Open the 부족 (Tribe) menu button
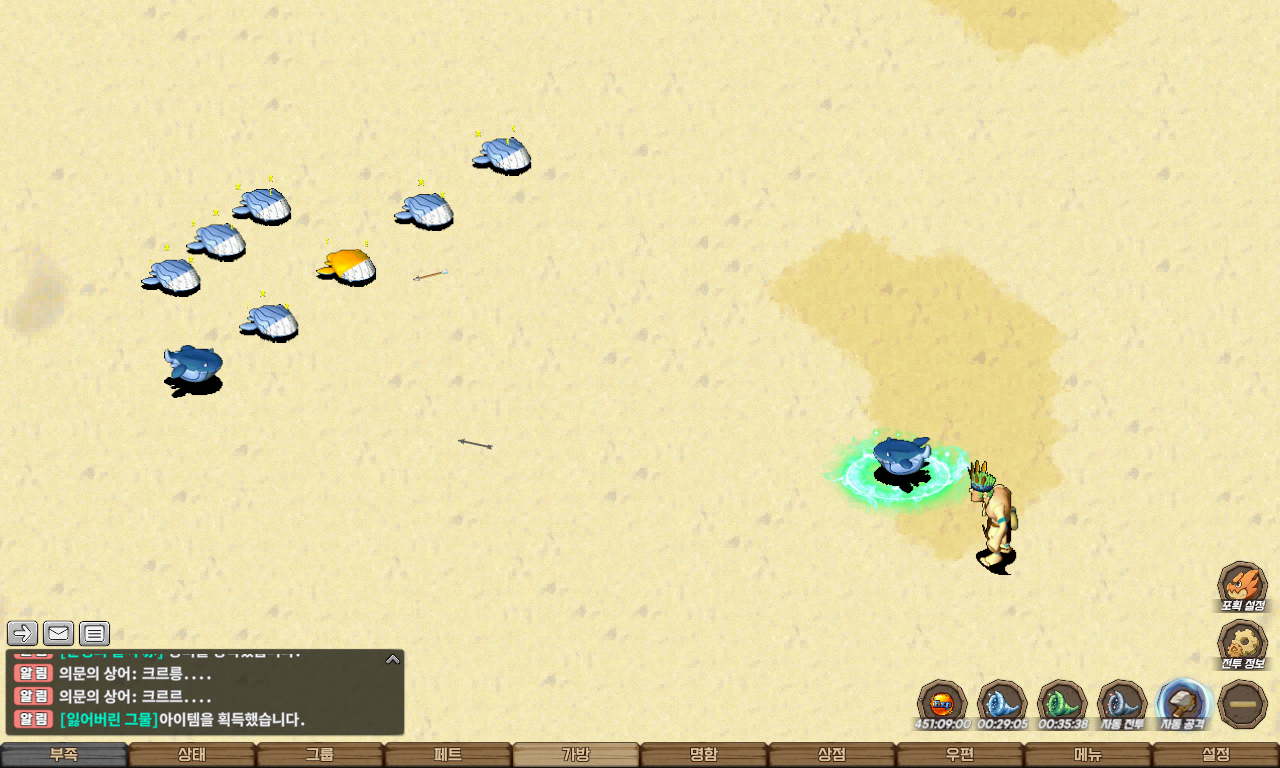 (x=64, y=755)
